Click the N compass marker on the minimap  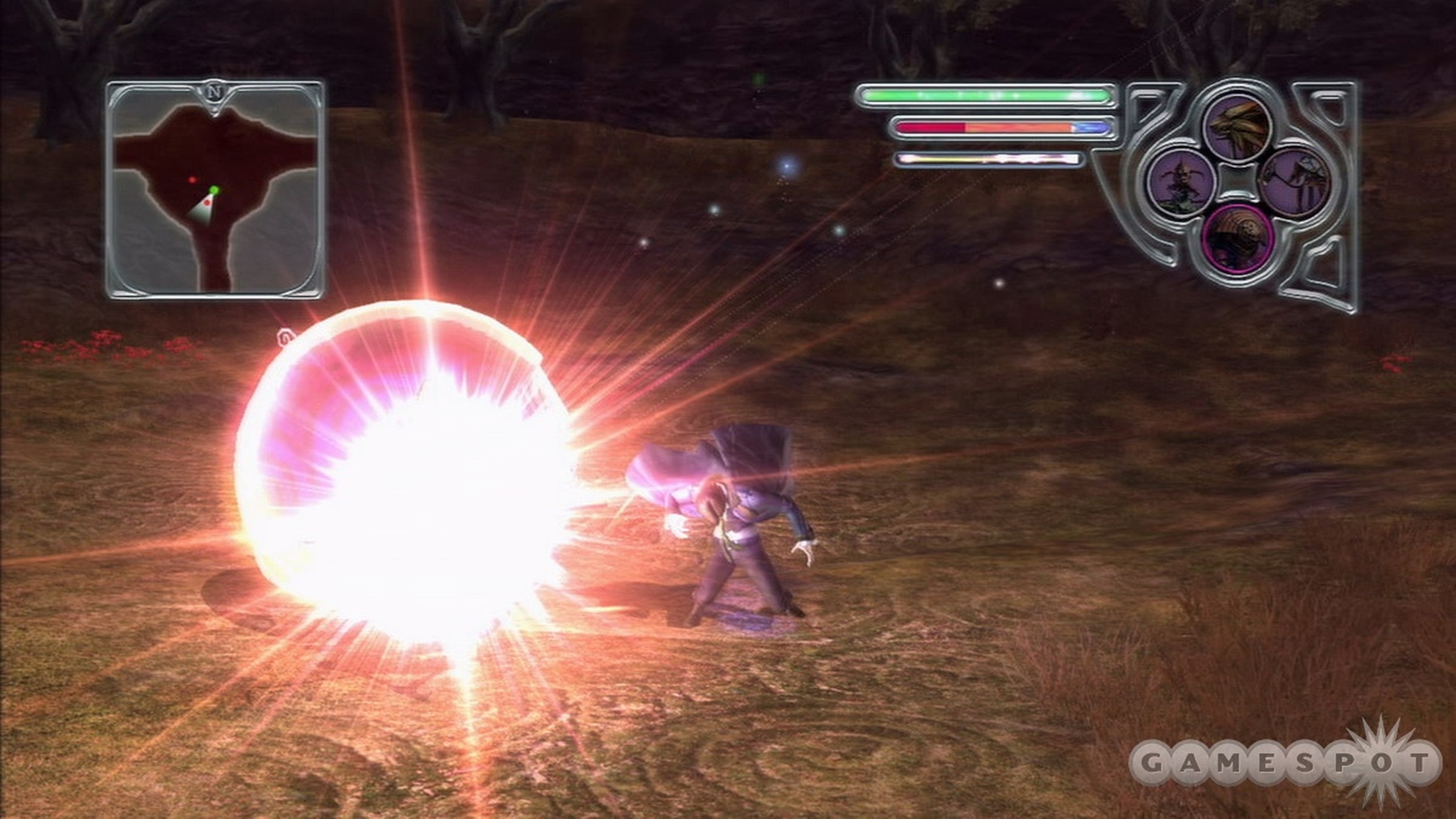tap(214, 93)
